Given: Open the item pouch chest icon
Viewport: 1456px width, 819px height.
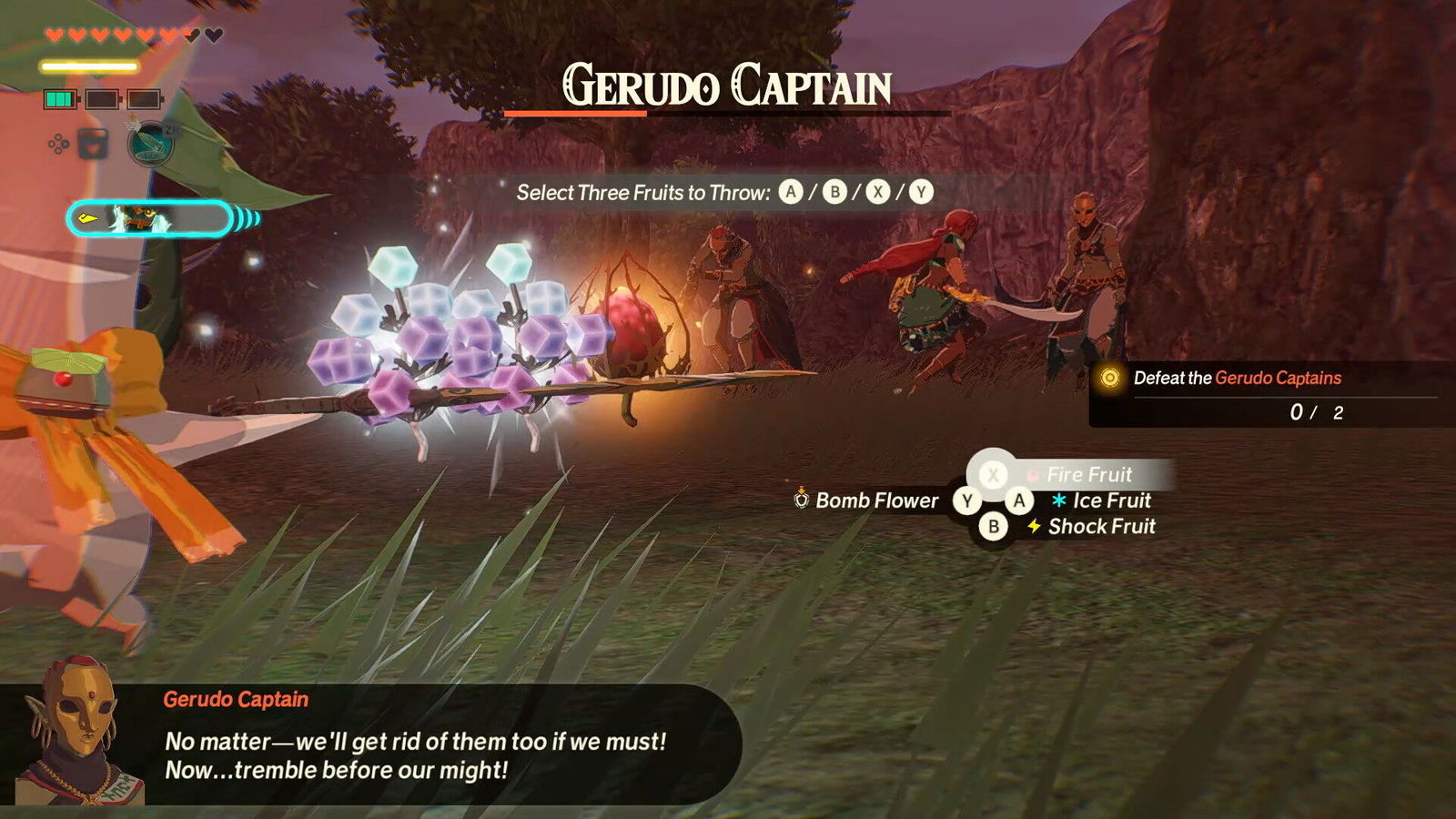Looking at the screenshot, I should tap(92, 144).
